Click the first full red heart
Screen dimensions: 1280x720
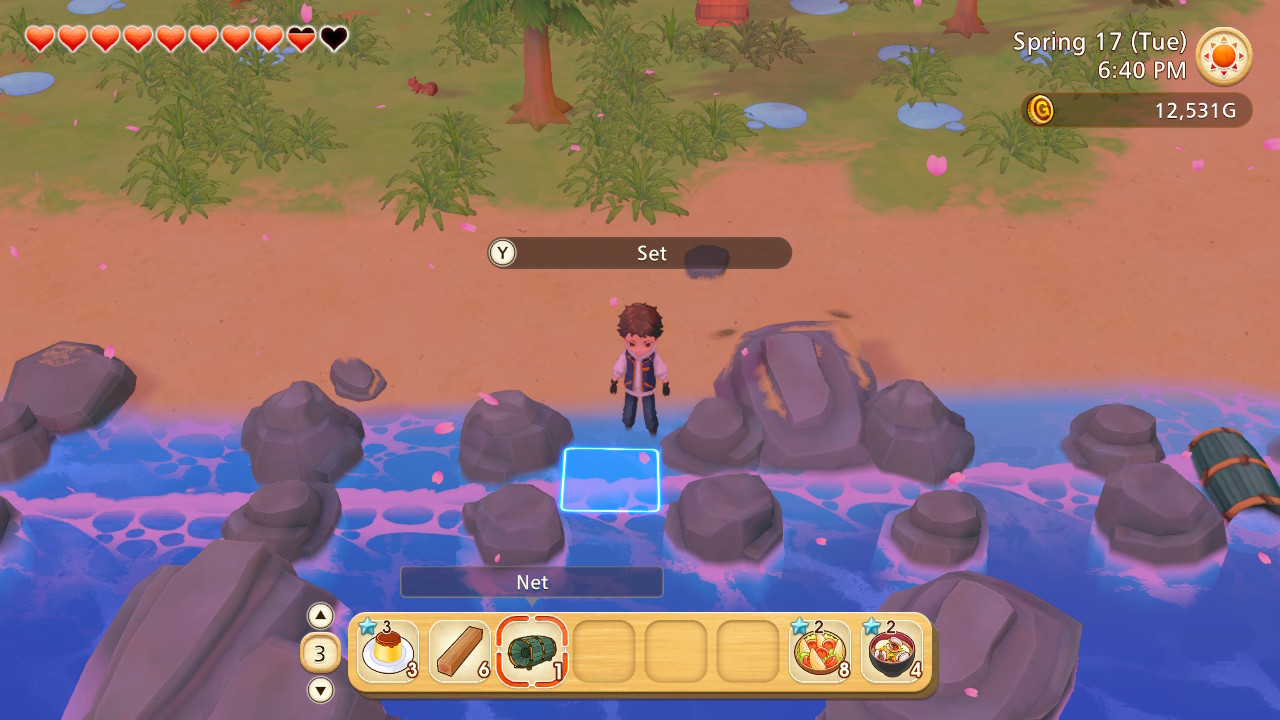click(39, 38)
